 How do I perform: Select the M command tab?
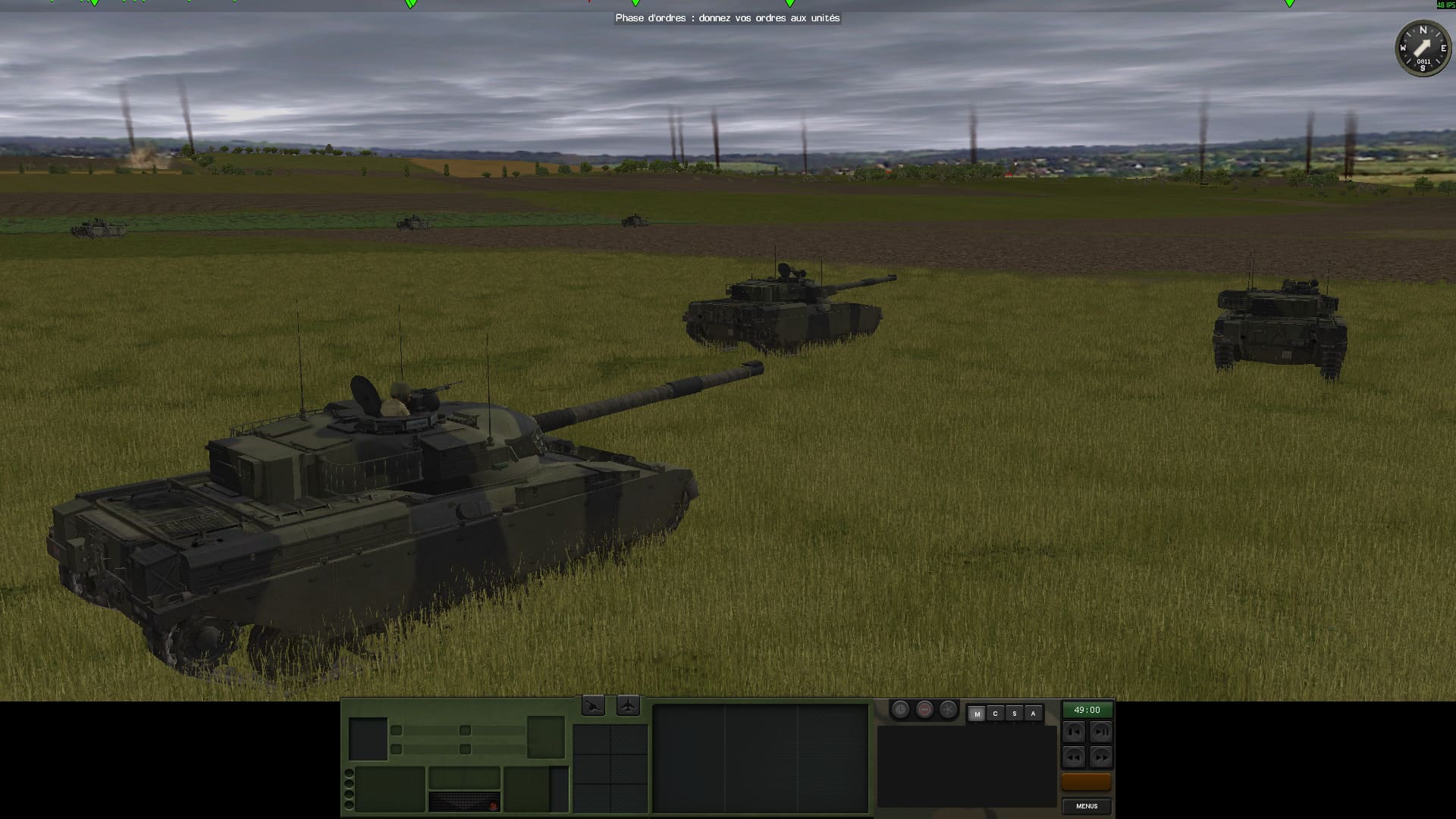977,714
